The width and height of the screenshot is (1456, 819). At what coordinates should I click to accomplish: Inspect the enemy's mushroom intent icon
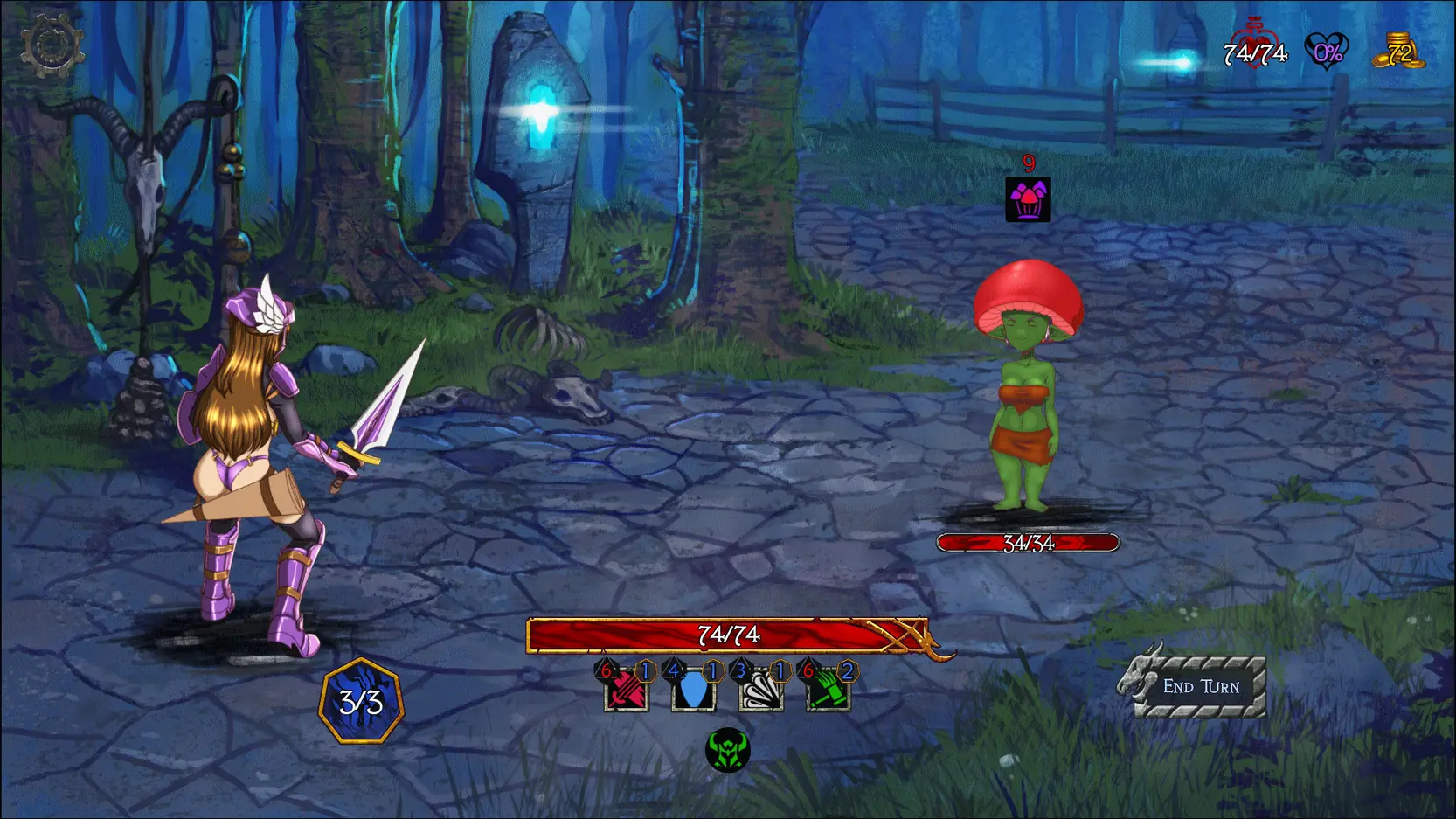point(1028,200)
